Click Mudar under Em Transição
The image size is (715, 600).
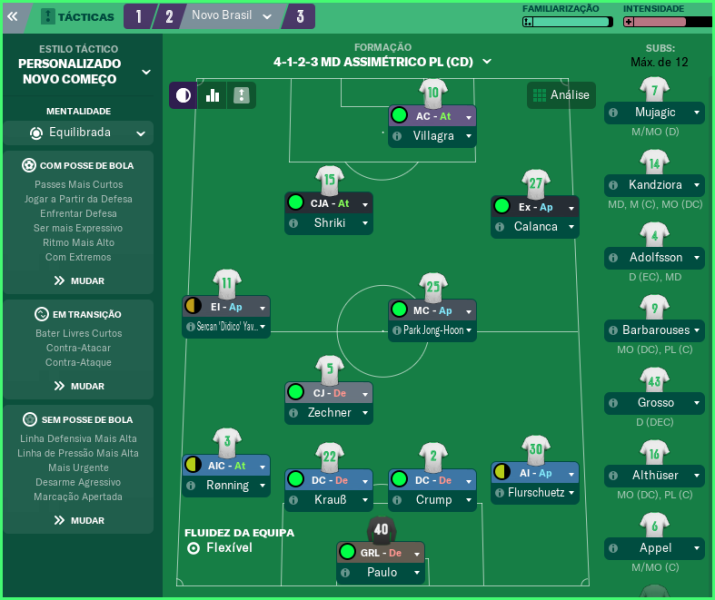[79, 386]
